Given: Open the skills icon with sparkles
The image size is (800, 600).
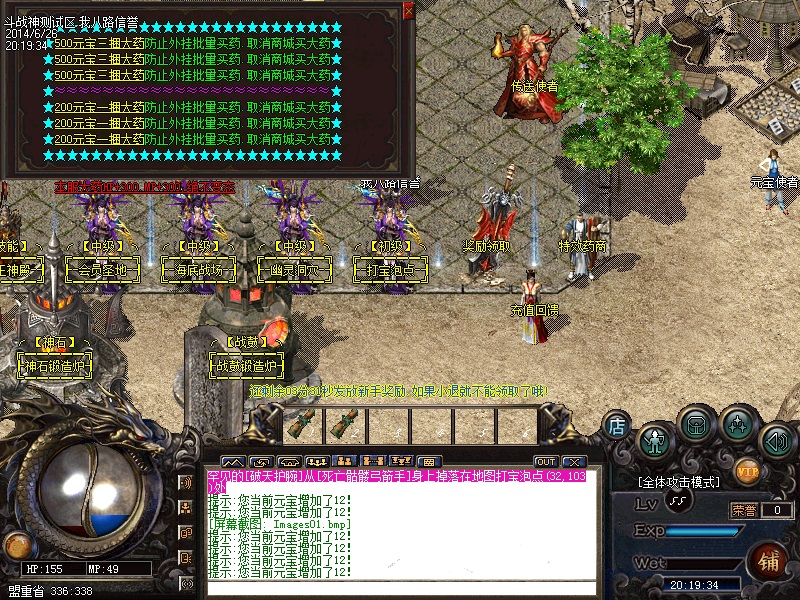Looking at the screenshot, I should 737,425.
